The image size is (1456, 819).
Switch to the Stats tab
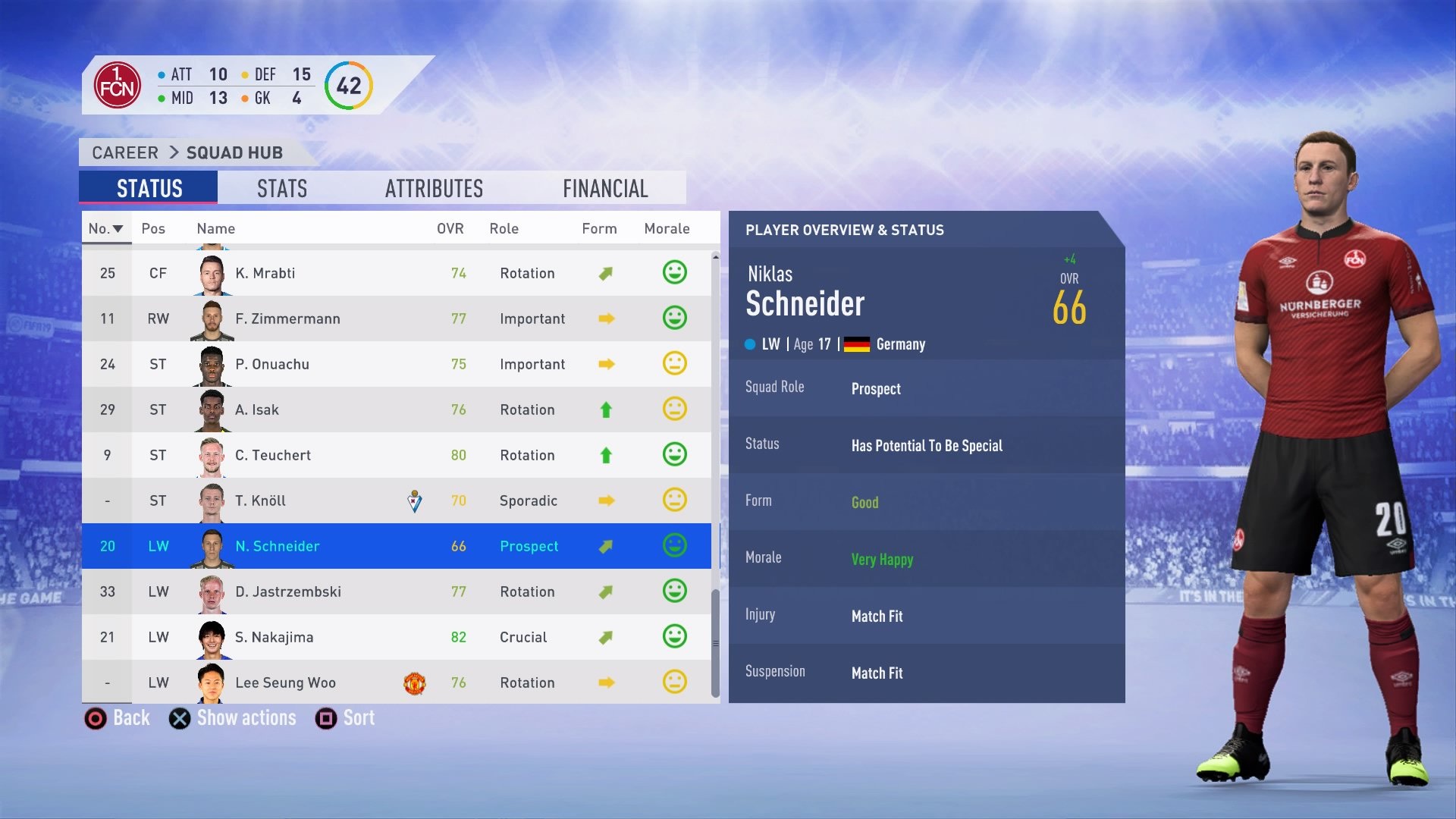click(x=282, y=188)
